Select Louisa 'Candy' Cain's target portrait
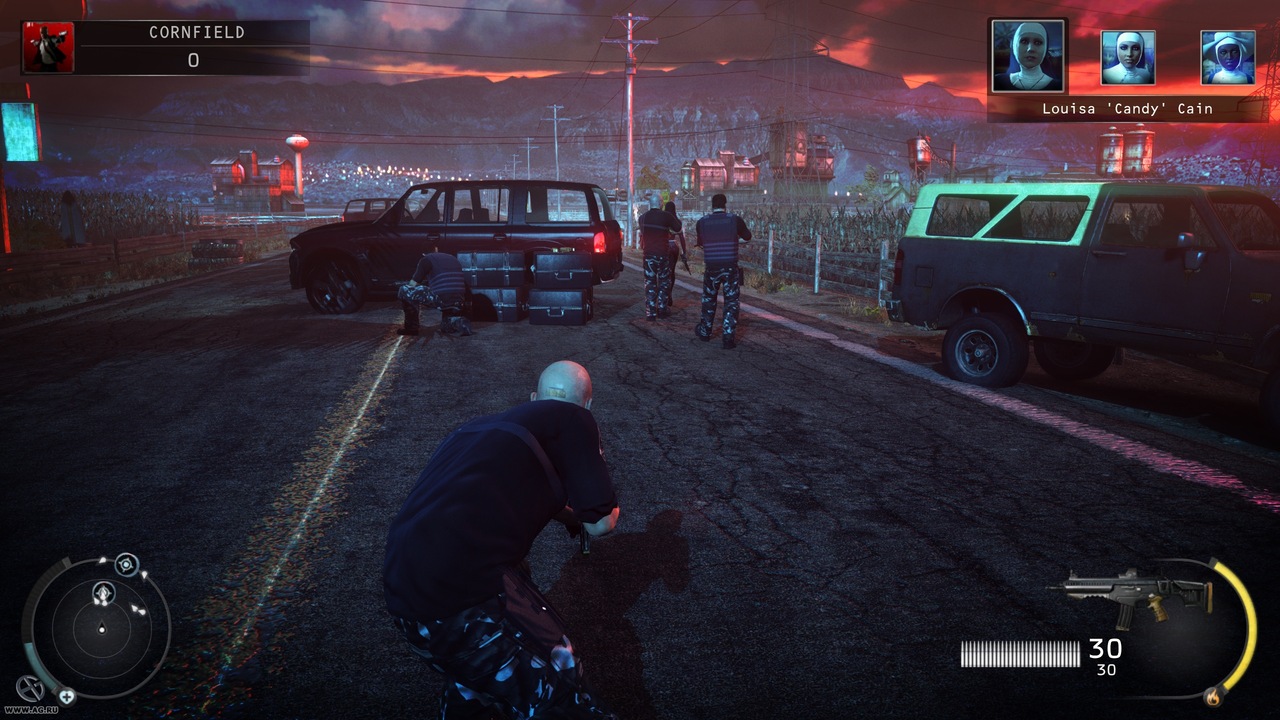The height and width of the screenshot is (720, 1280). coord(1029,56)
